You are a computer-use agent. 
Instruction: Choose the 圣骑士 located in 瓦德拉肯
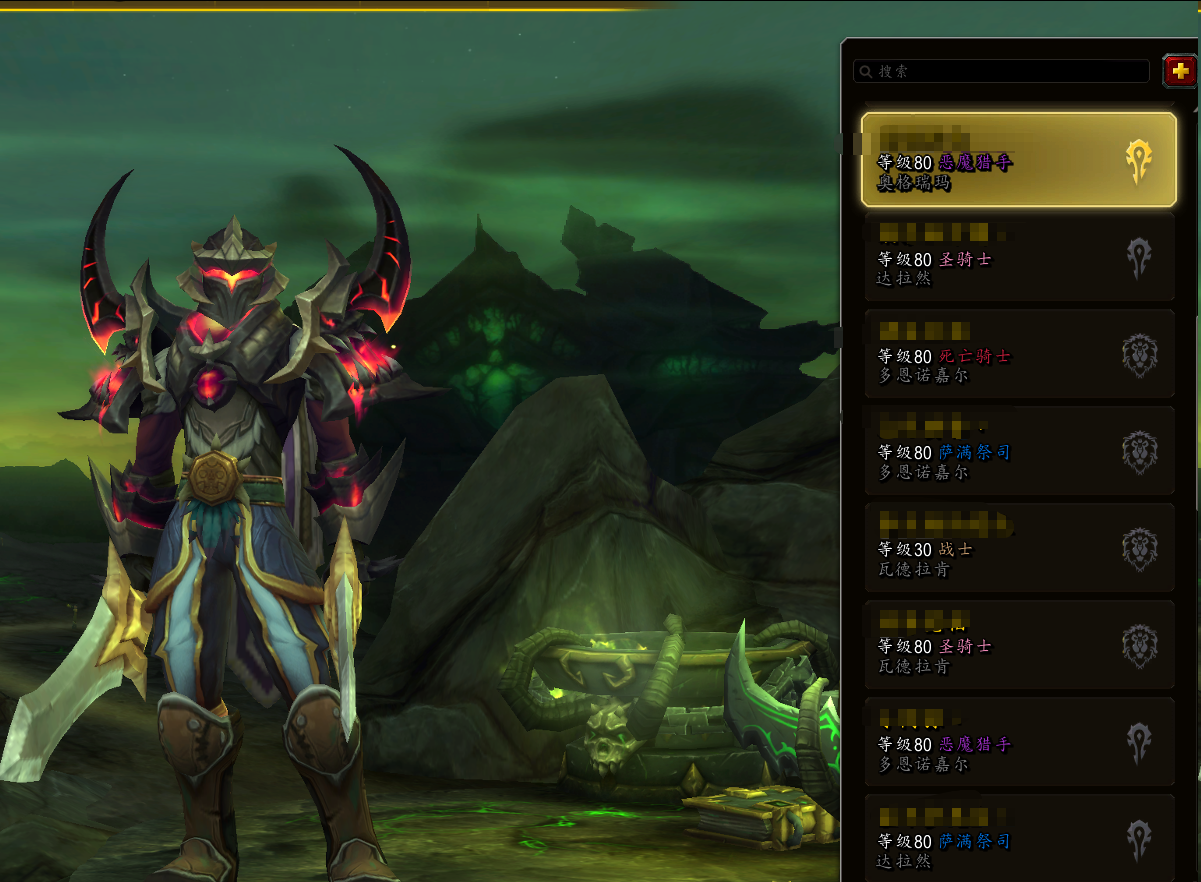[x=1018, y=645]
